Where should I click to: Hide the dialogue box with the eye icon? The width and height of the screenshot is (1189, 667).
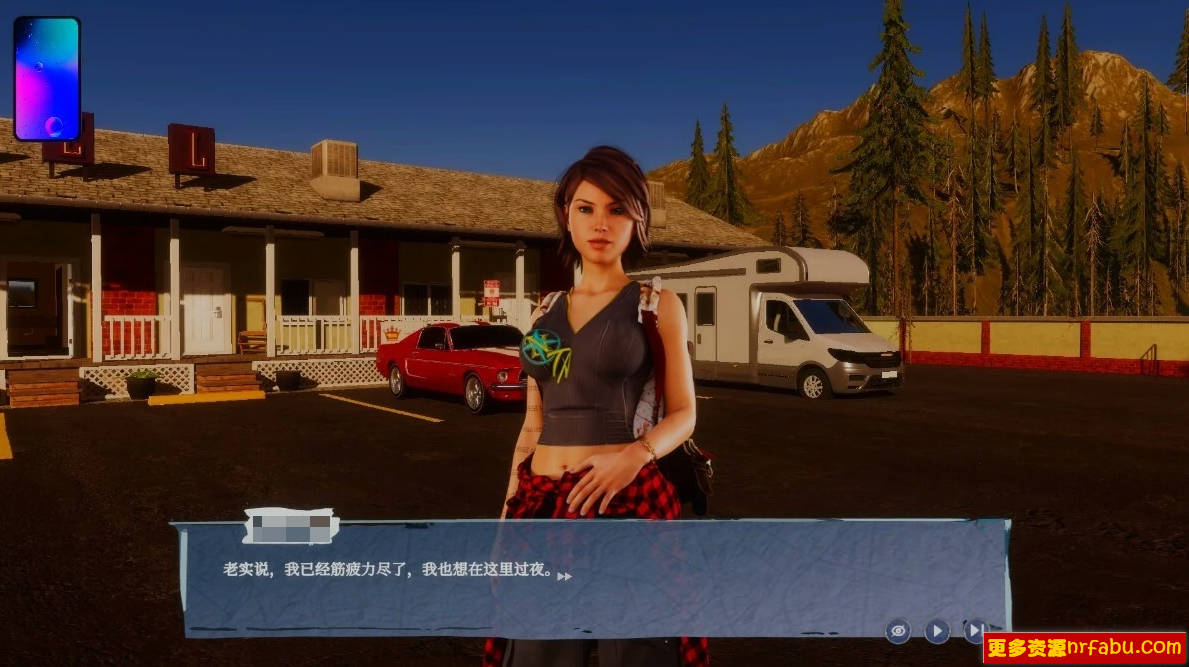(898, 630)
